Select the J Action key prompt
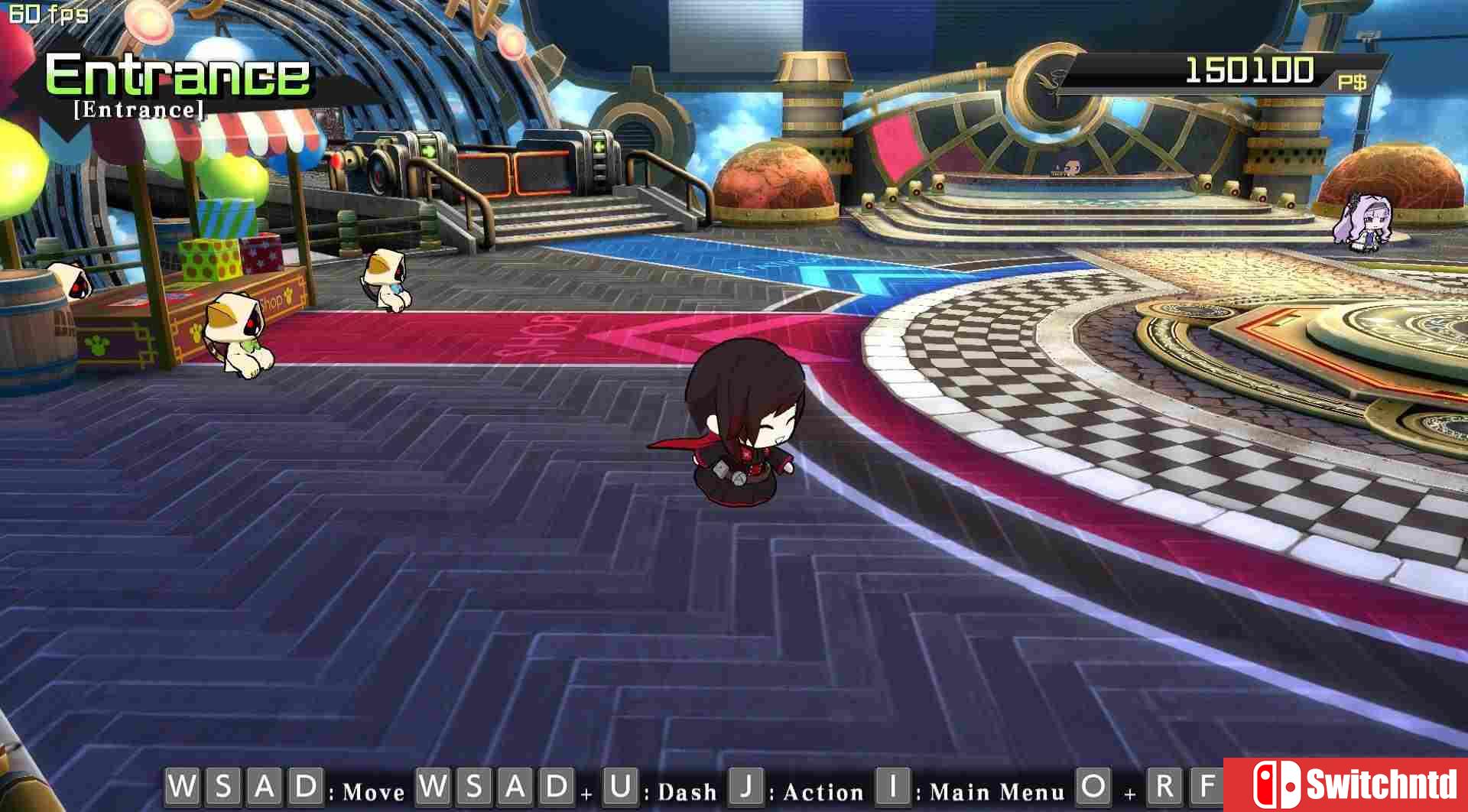 tap(745, 788)
